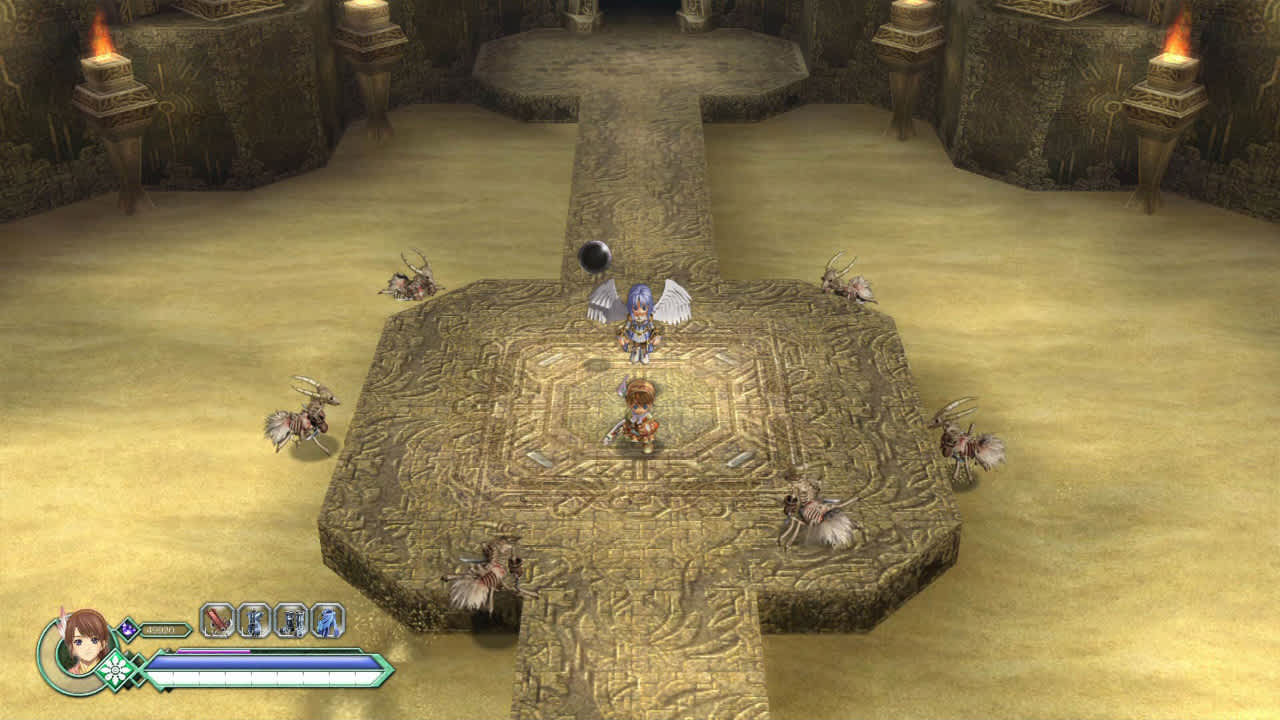Click the purple SP crystal icon
Screen dimensions: 1280x720
(x=127, y=628)
